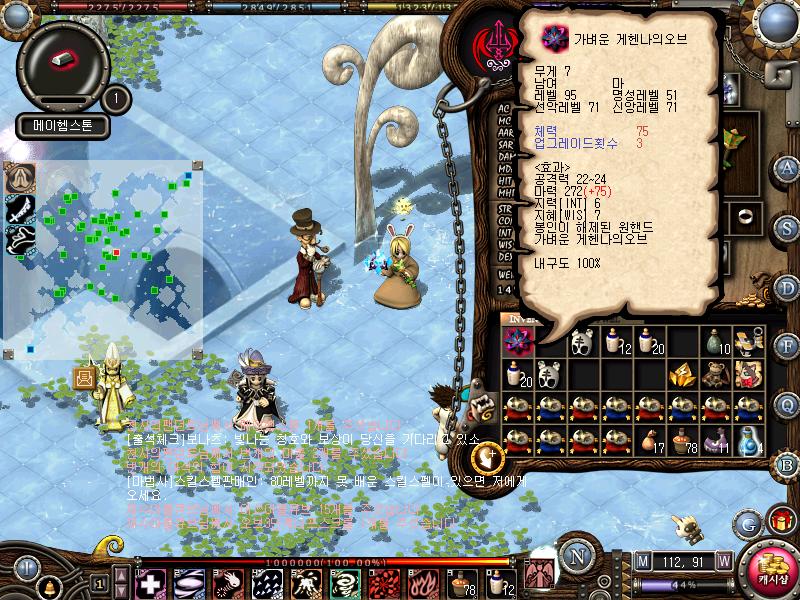The height and width of the screenshot is (600, 800).
Task: Click the round A button on right edge
Action: pyautogui.click(x=787, y=168)
